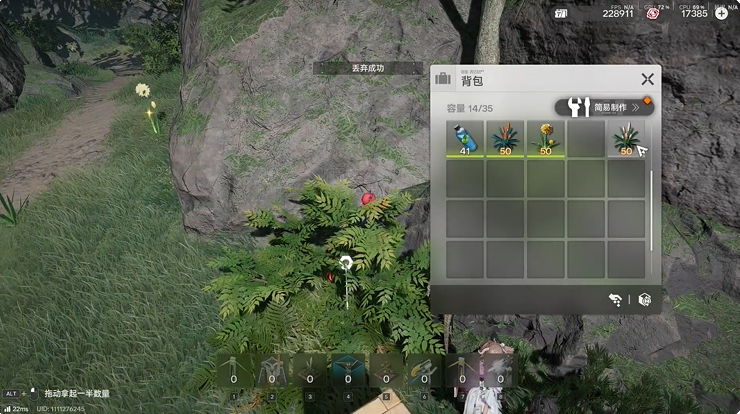
Task: Select hotbar slot 4 with teal background
Action: click(348, 371)
